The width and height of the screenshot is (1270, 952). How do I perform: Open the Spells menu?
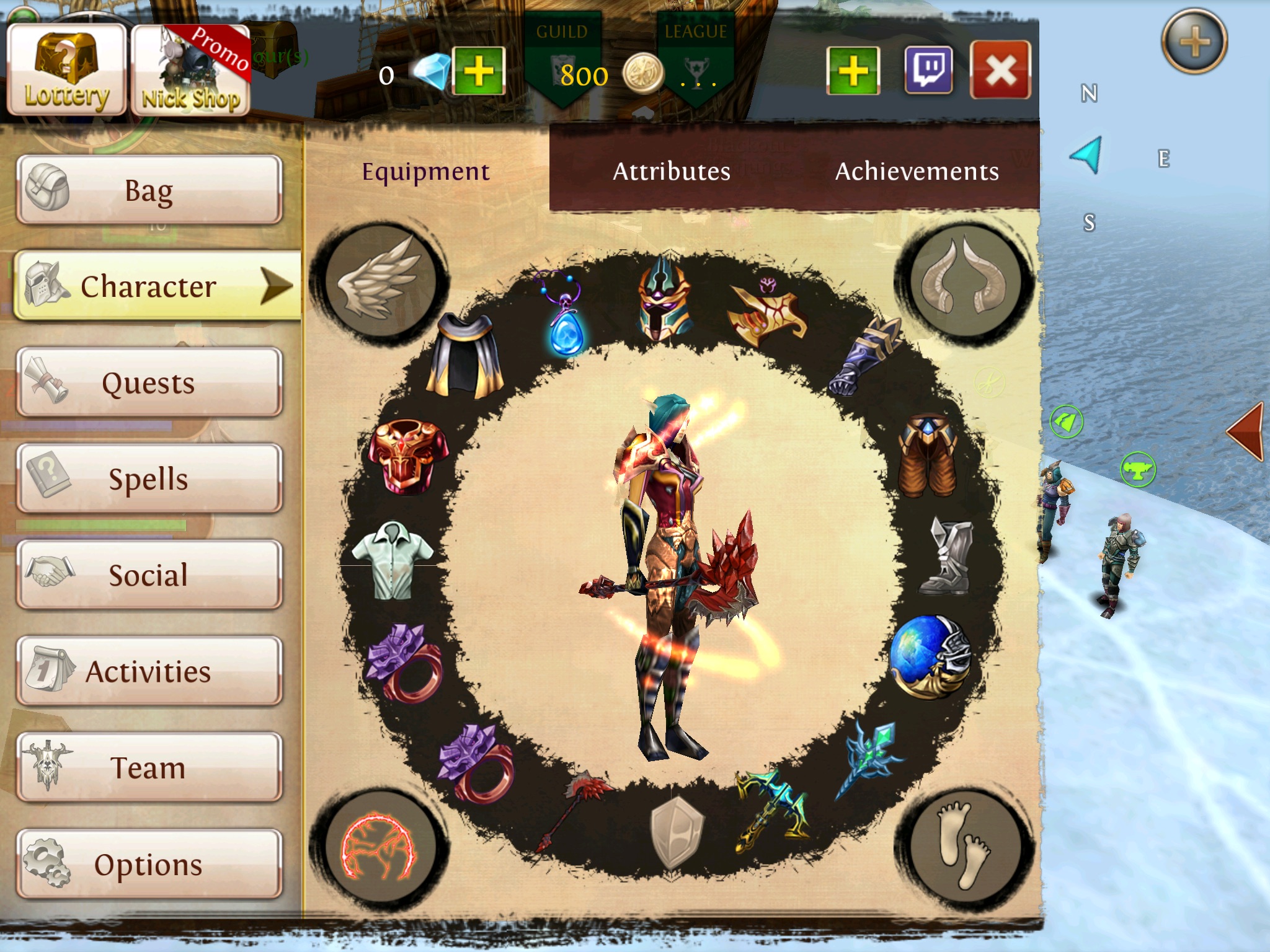click(x=149, y=478)
